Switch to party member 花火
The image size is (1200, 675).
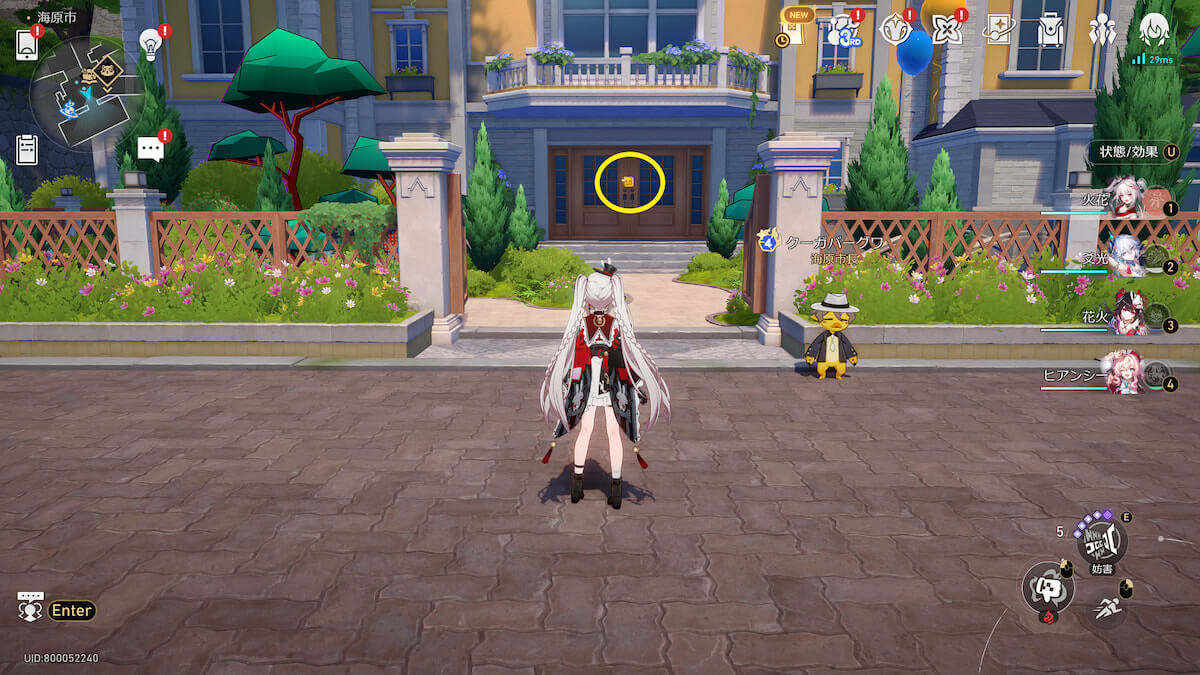(1128, 318)
